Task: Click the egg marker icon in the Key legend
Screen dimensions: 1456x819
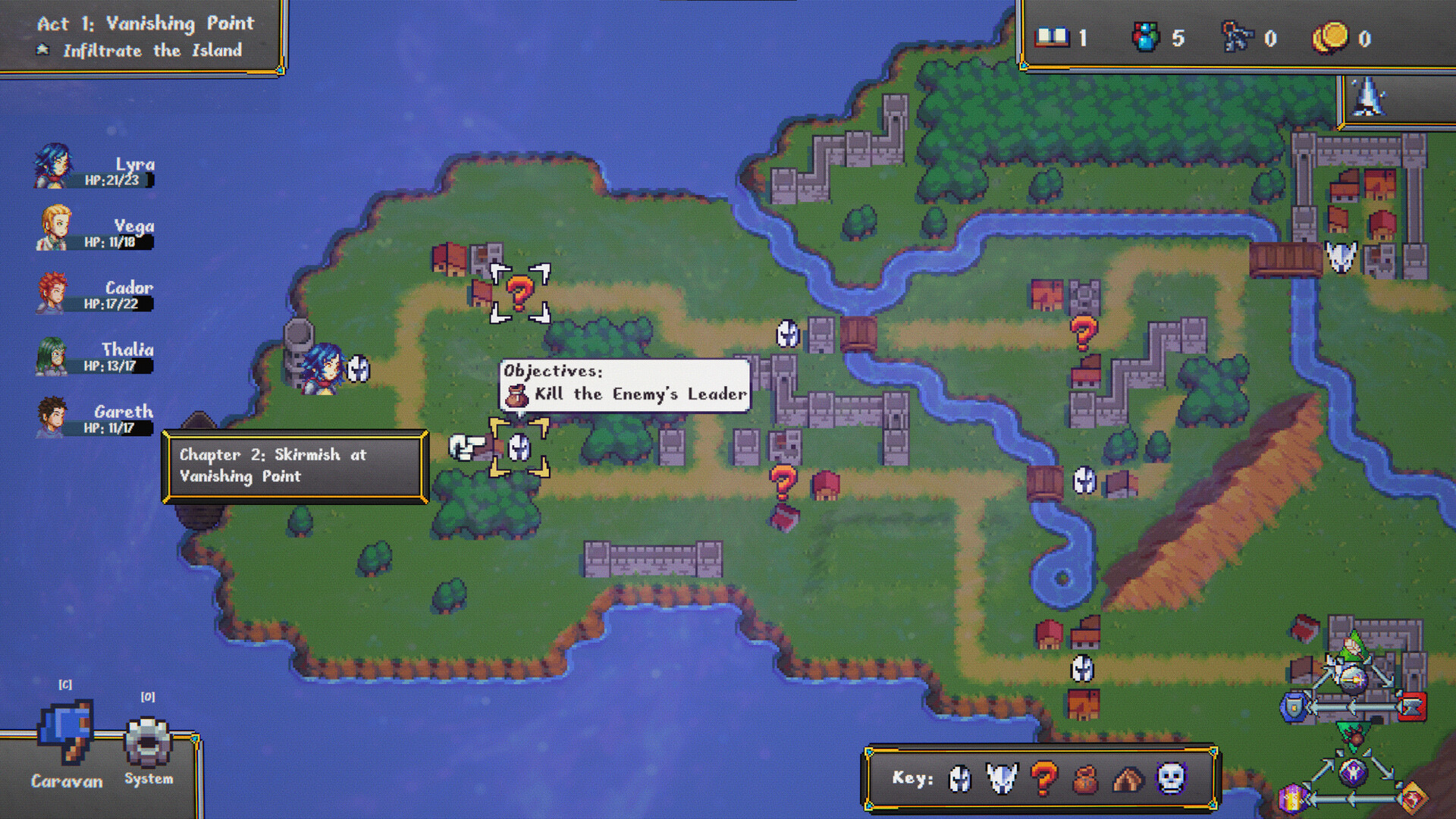Action: click(x=959, y=779)
